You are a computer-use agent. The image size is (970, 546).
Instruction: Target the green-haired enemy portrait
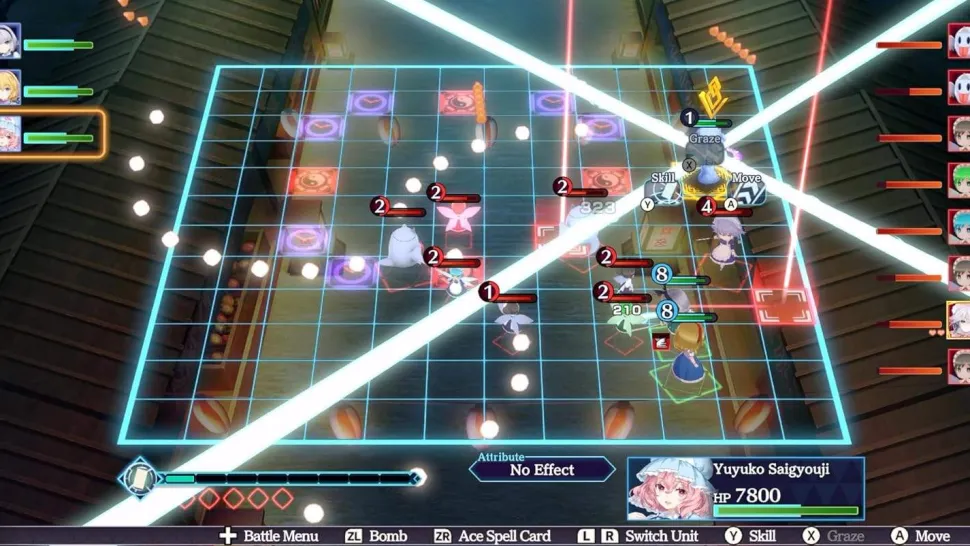tap(959, 180)
